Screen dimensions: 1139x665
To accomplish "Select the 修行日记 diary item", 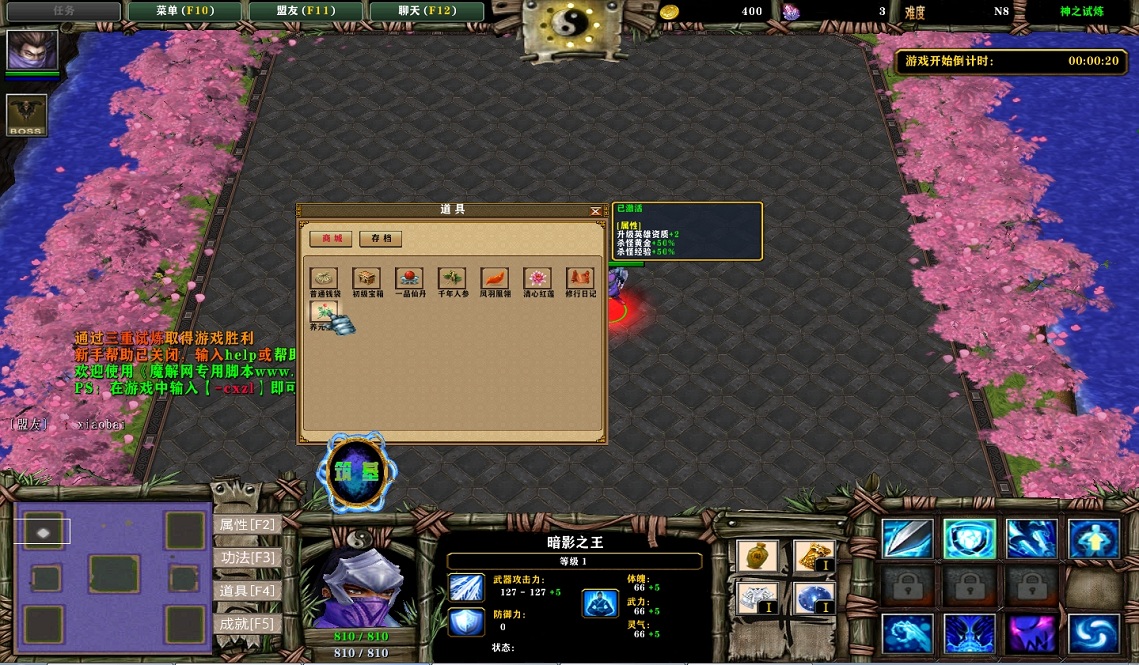I will click(580, 278).
